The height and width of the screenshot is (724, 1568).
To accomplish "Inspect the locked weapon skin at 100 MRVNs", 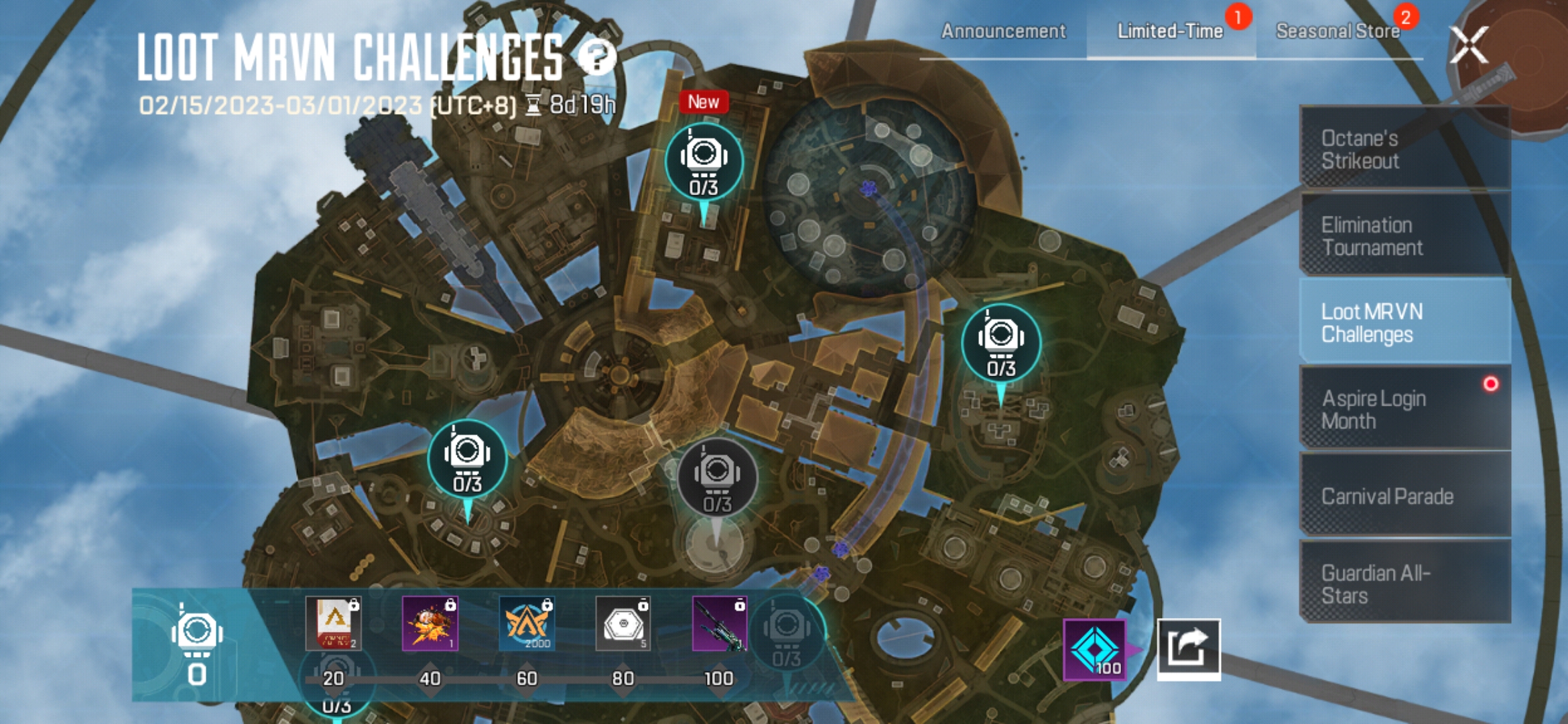I will pos(718,623).
